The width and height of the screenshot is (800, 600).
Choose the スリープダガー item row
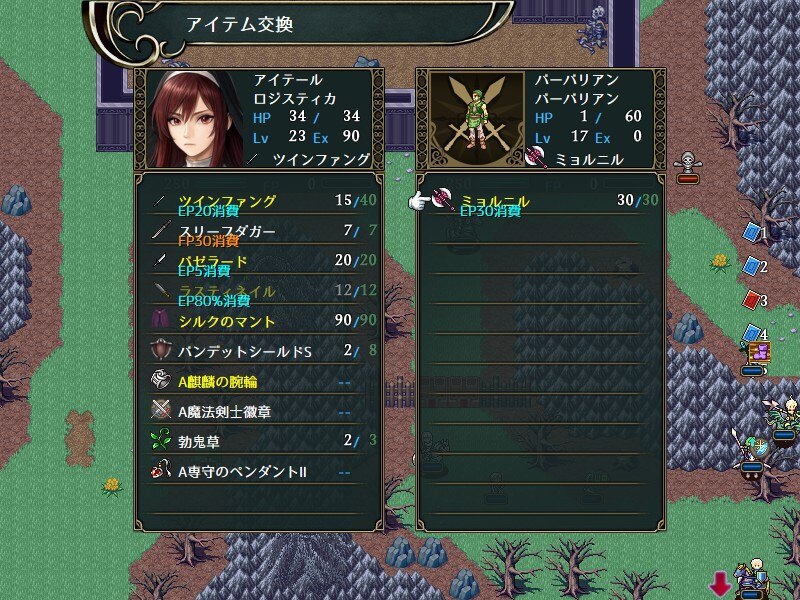[257, 231]
